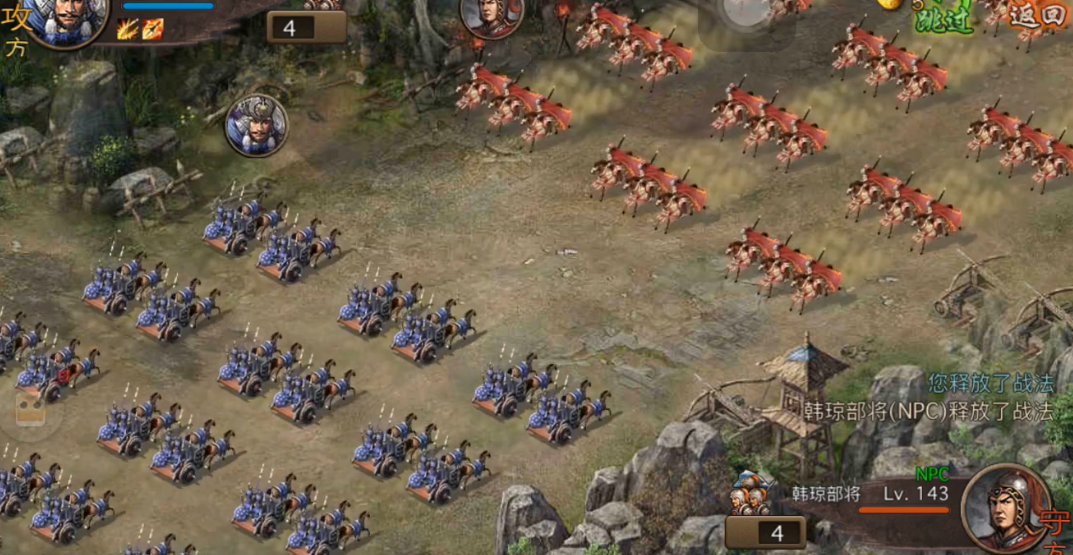This screenshot has height=555, width=1073.
Task: Select the defender general portrait beside 守方
Action: tap(1004, 505)
